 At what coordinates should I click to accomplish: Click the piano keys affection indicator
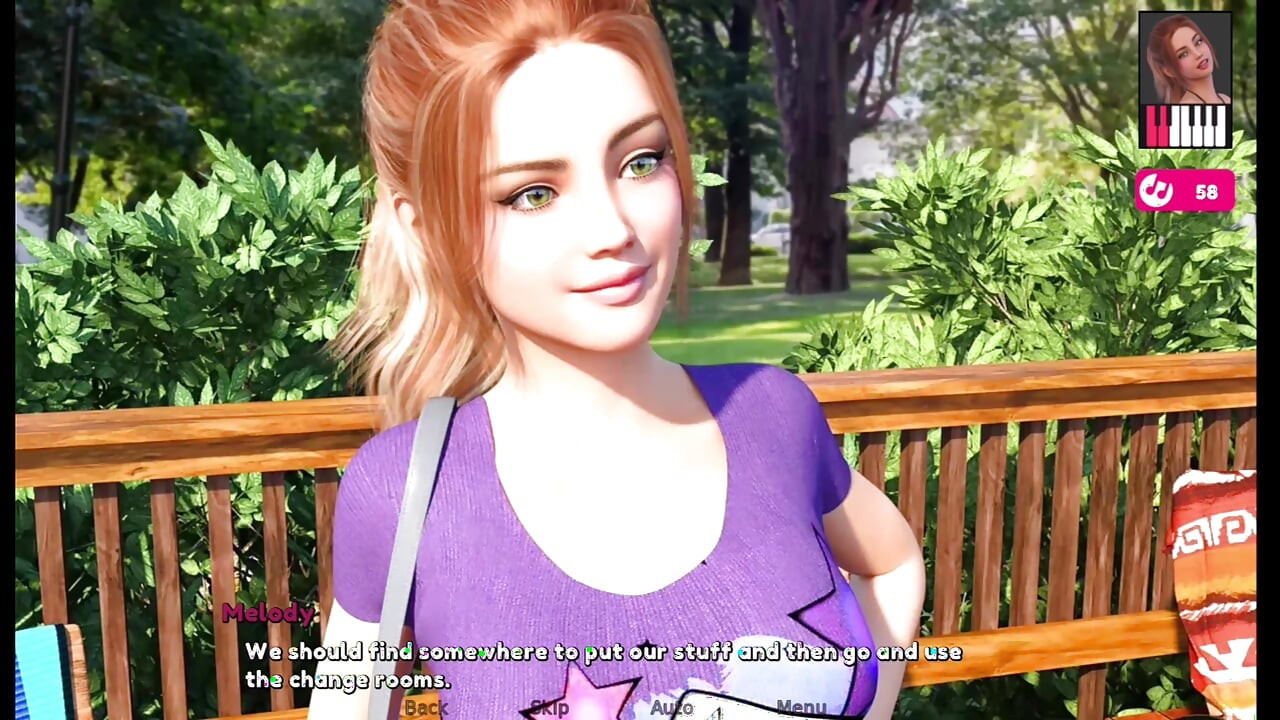(x=1188, y=125)
